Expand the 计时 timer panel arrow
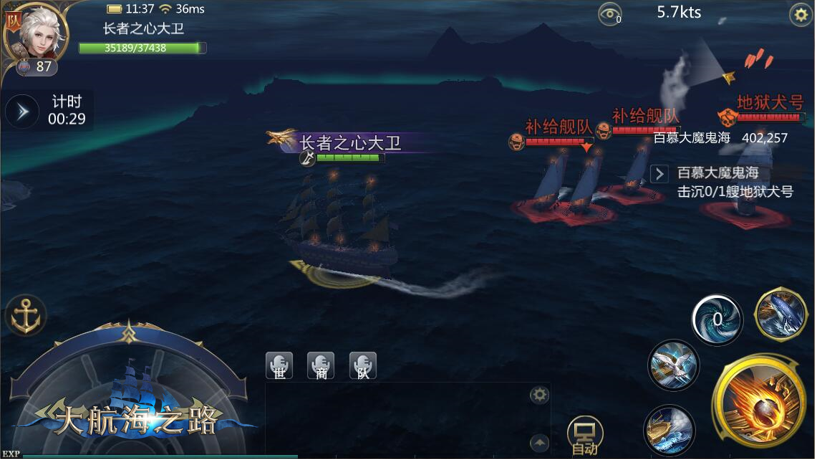Image resolution: width=815 pixels, height=459 pixels. pos(22,110)
